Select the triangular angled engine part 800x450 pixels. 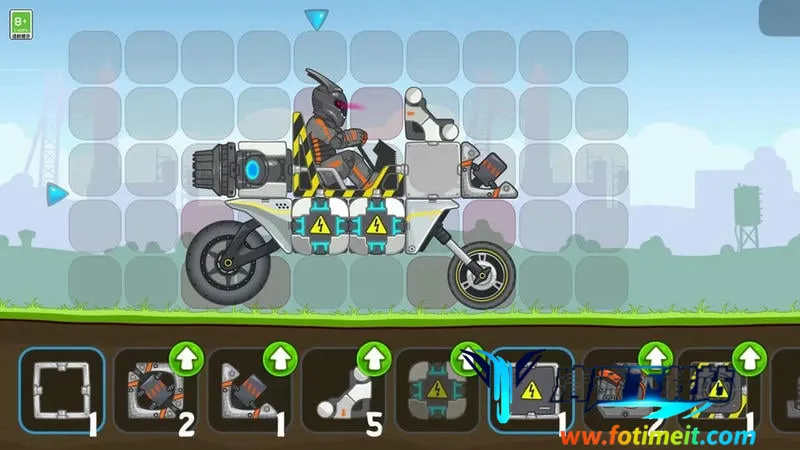[249, 391]
